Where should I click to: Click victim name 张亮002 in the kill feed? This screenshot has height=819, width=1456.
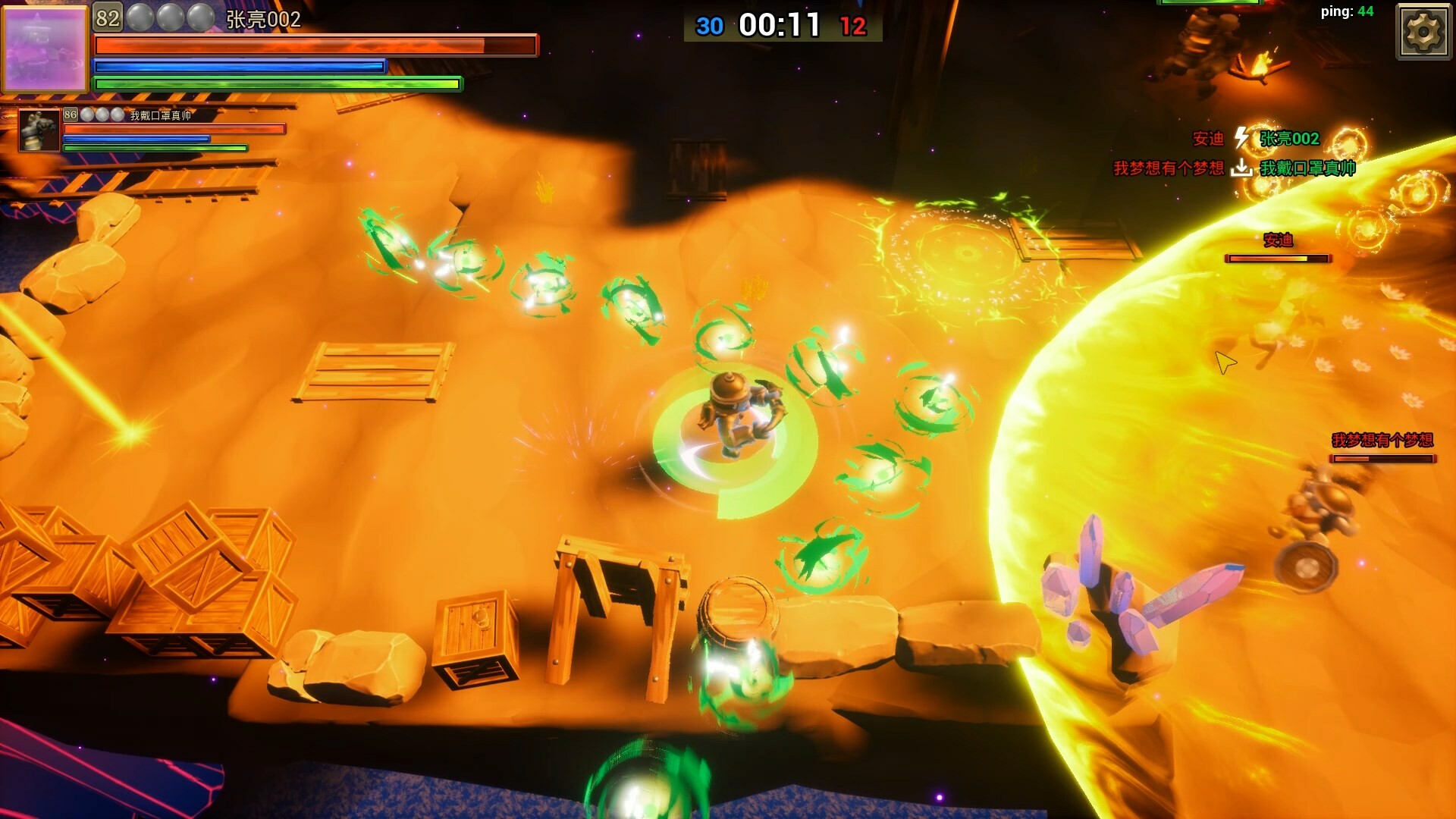(x=1289, y=138)
